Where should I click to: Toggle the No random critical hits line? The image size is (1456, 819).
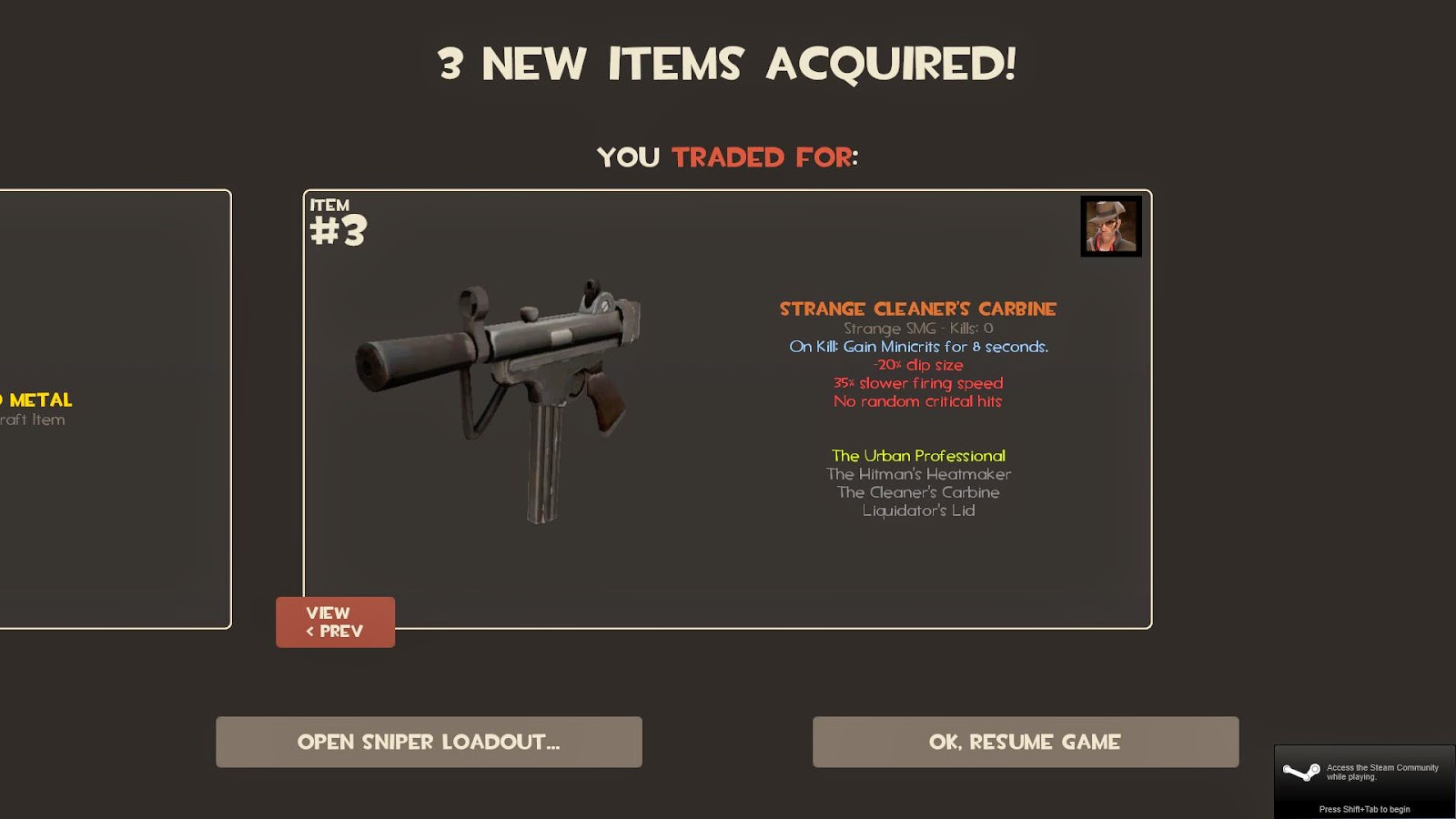click(918, 401)
